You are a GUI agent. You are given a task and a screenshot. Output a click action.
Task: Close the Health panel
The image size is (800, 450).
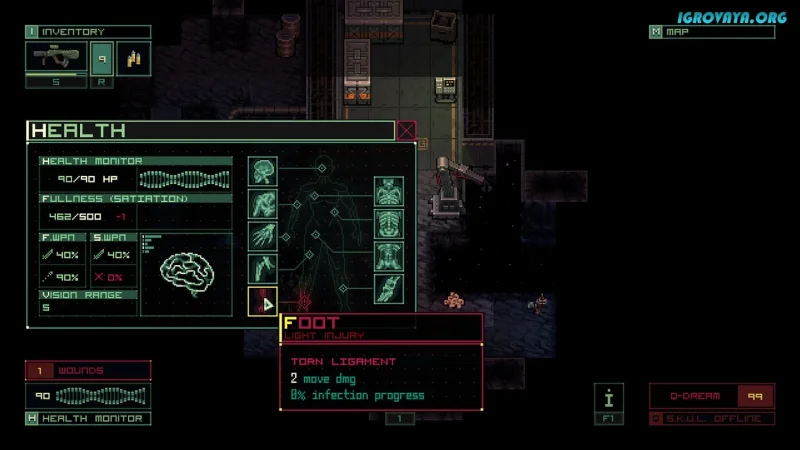tap(406, 131)
